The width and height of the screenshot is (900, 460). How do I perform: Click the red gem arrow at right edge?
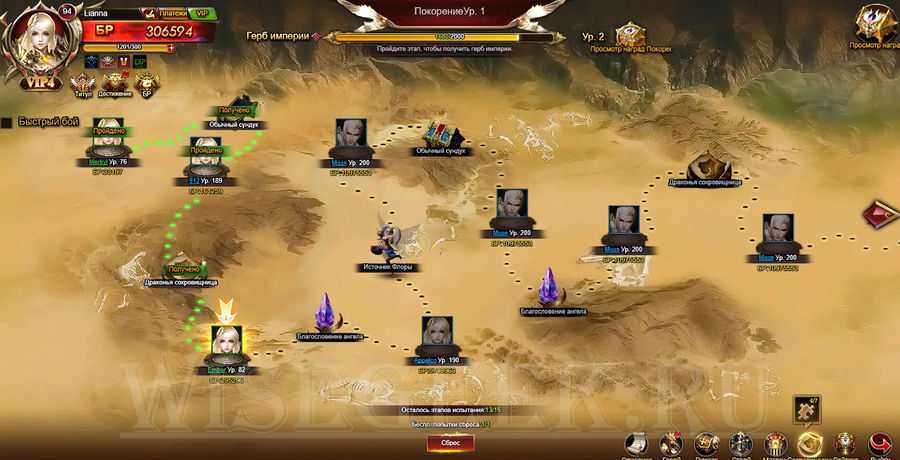click(x=882, y=217)
